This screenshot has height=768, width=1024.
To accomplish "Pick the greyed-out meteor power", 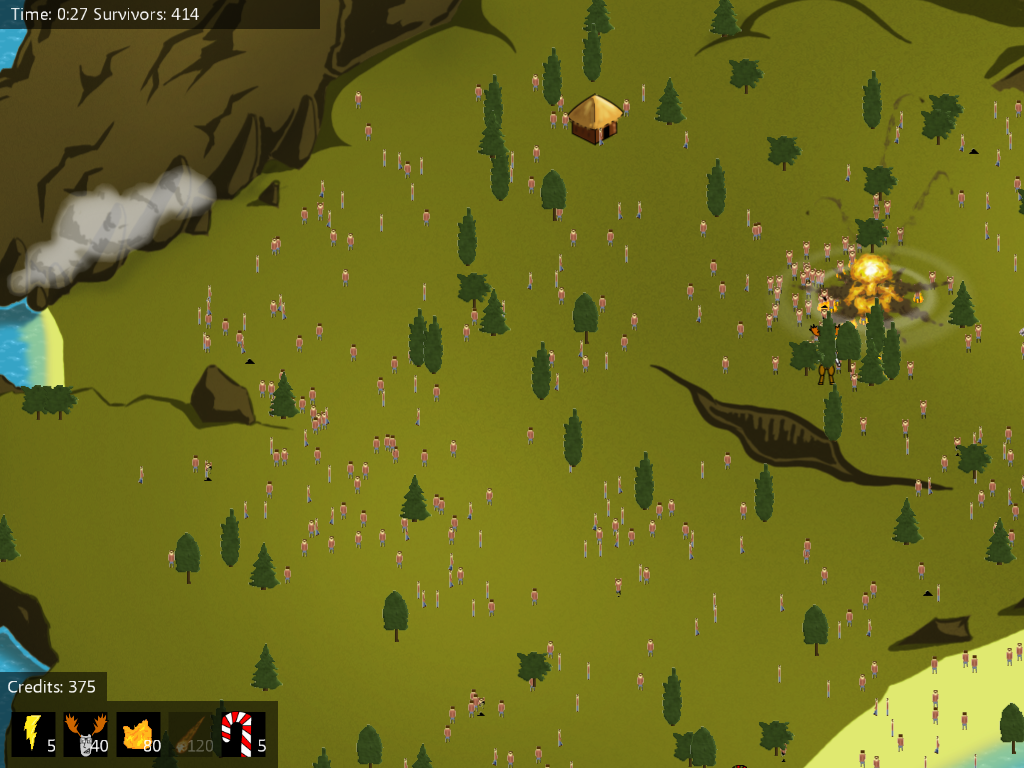I will pyautogui.click(x=190, y=733).
